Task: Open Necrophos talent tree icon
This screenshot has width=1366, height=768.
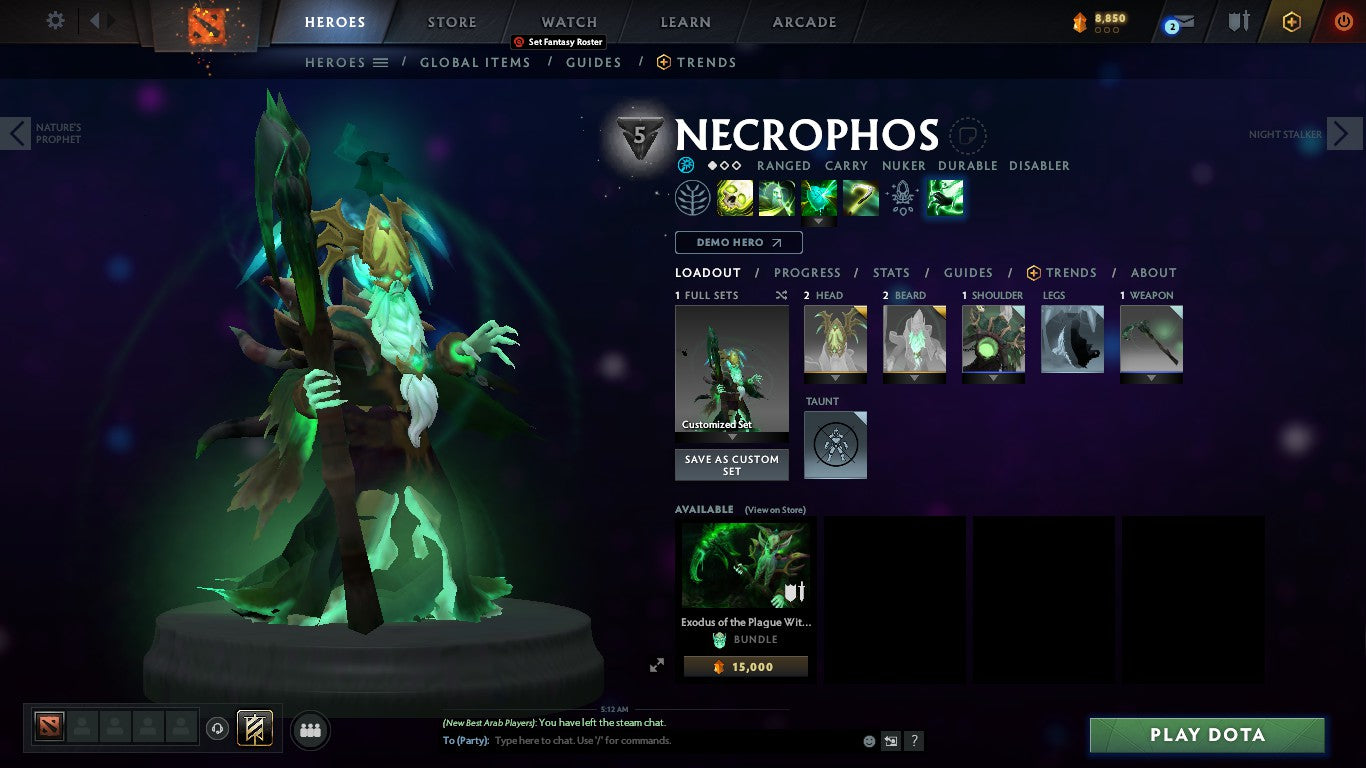Action: coord(693,197)
